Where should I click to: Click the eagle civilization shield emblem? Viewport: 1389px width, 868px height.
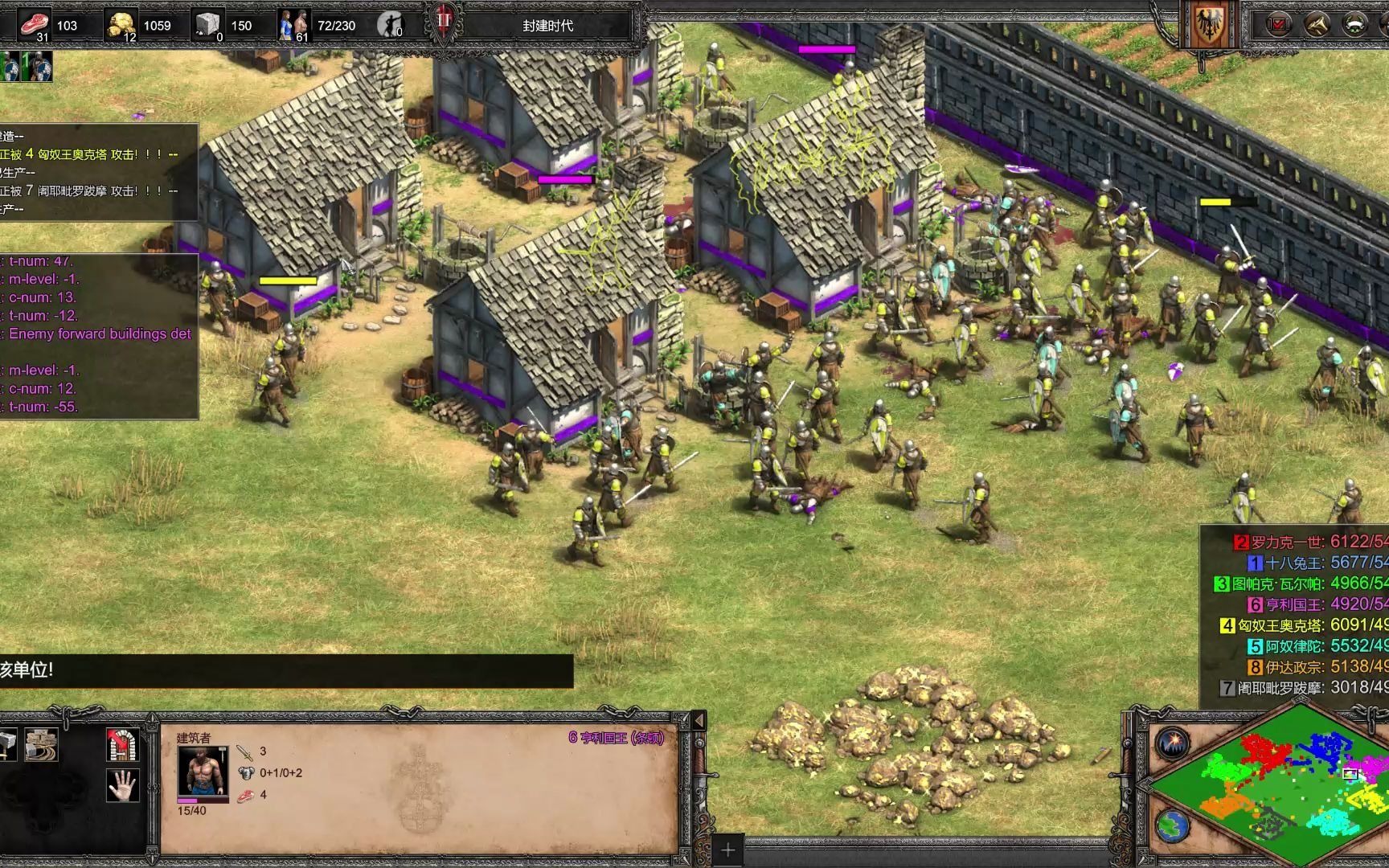[x=1206, y=26]
